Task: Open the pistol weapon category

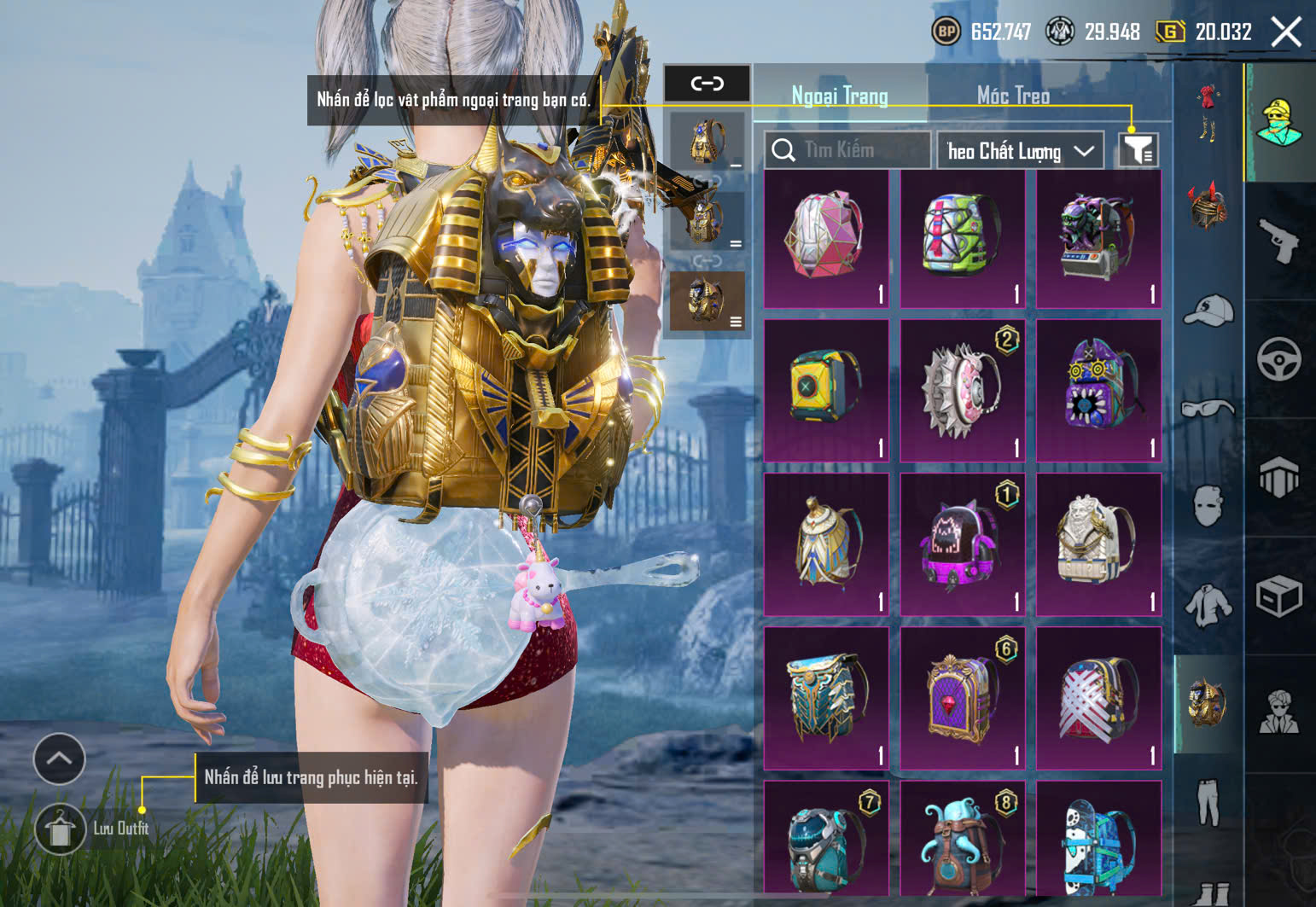Action: pyautogui.click(x=1278, y=241)
